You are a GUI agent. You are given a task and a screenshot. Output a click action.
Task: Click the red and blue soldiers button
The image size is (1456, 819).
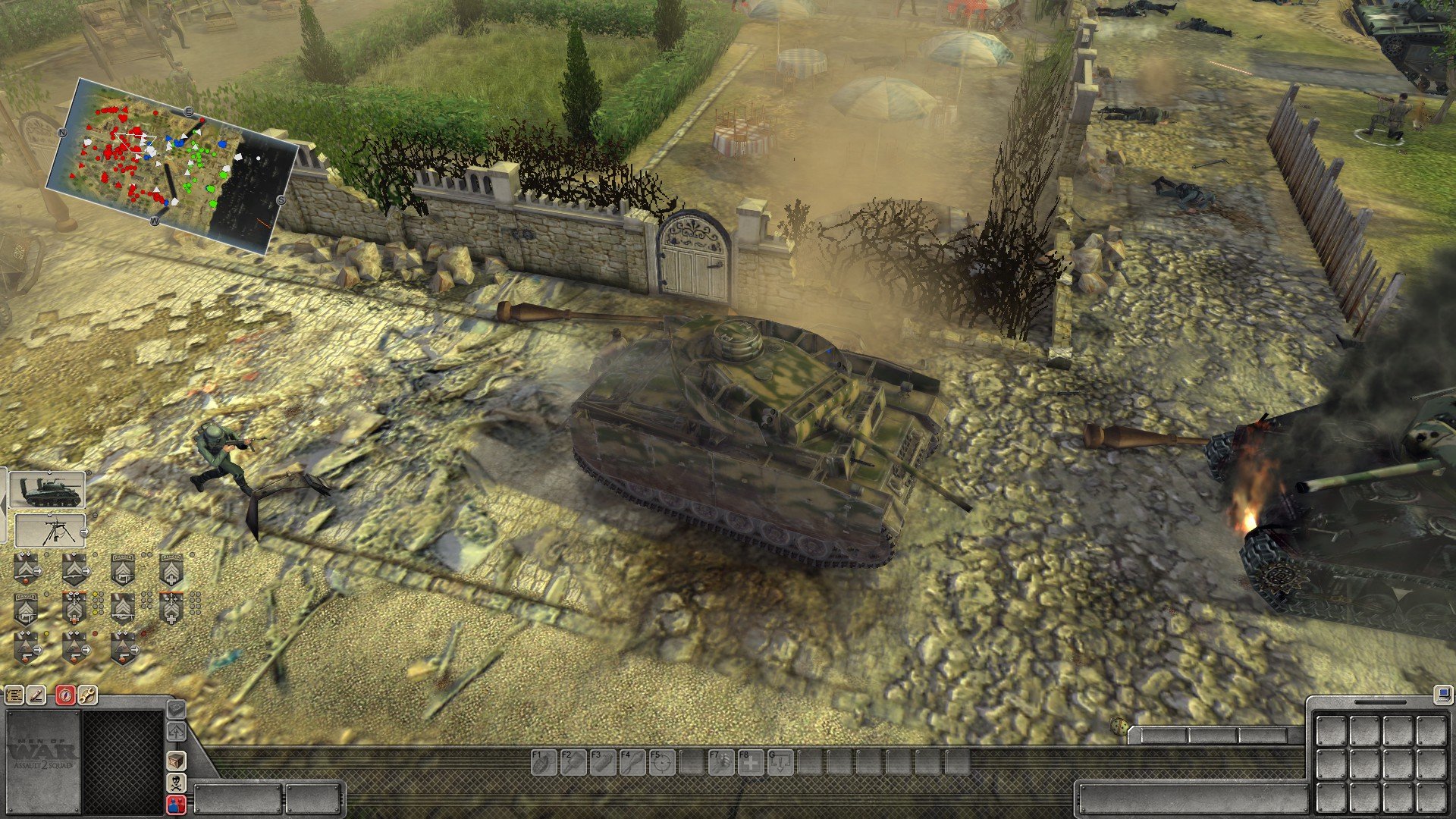176,805
